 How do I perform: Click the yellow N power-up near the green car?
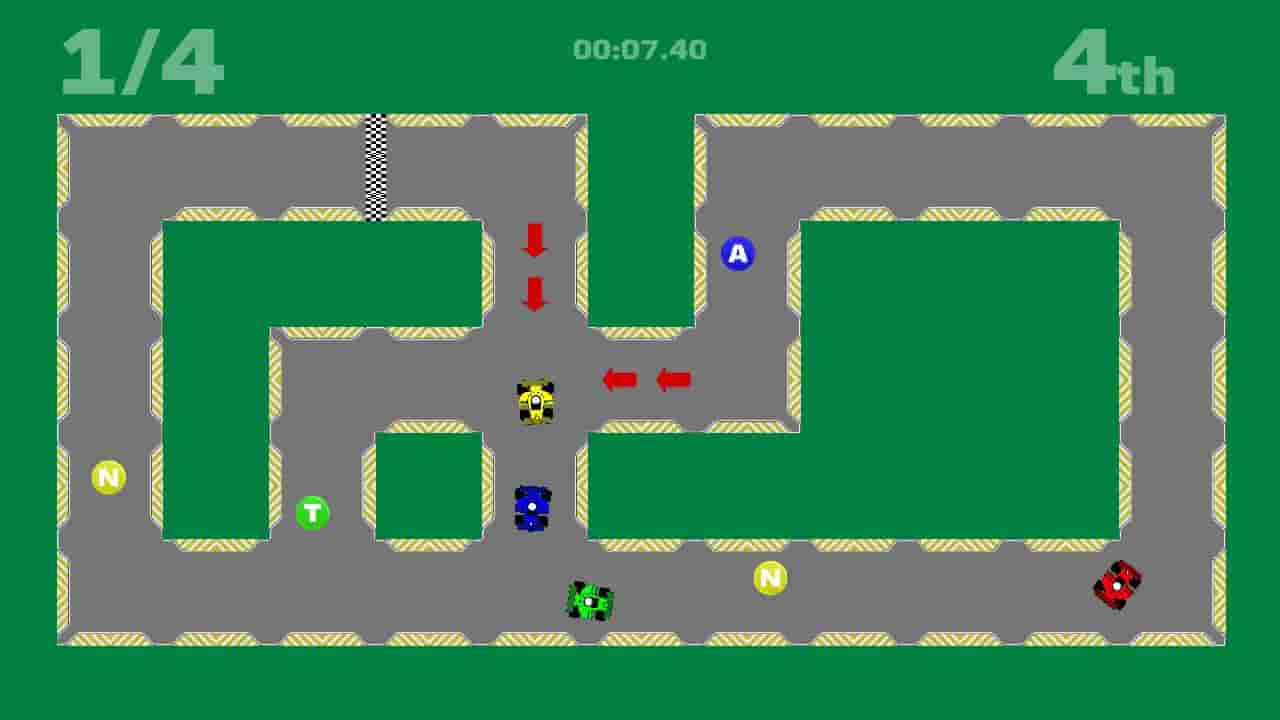(768, 577)
